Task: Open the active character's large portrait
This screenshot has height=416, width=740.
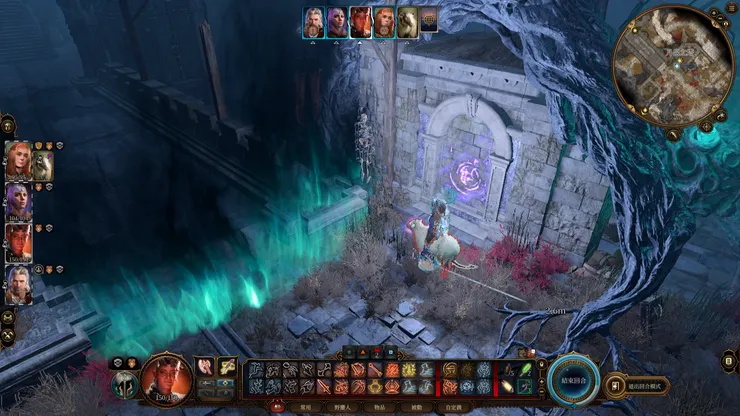Action: click(166, 377)
